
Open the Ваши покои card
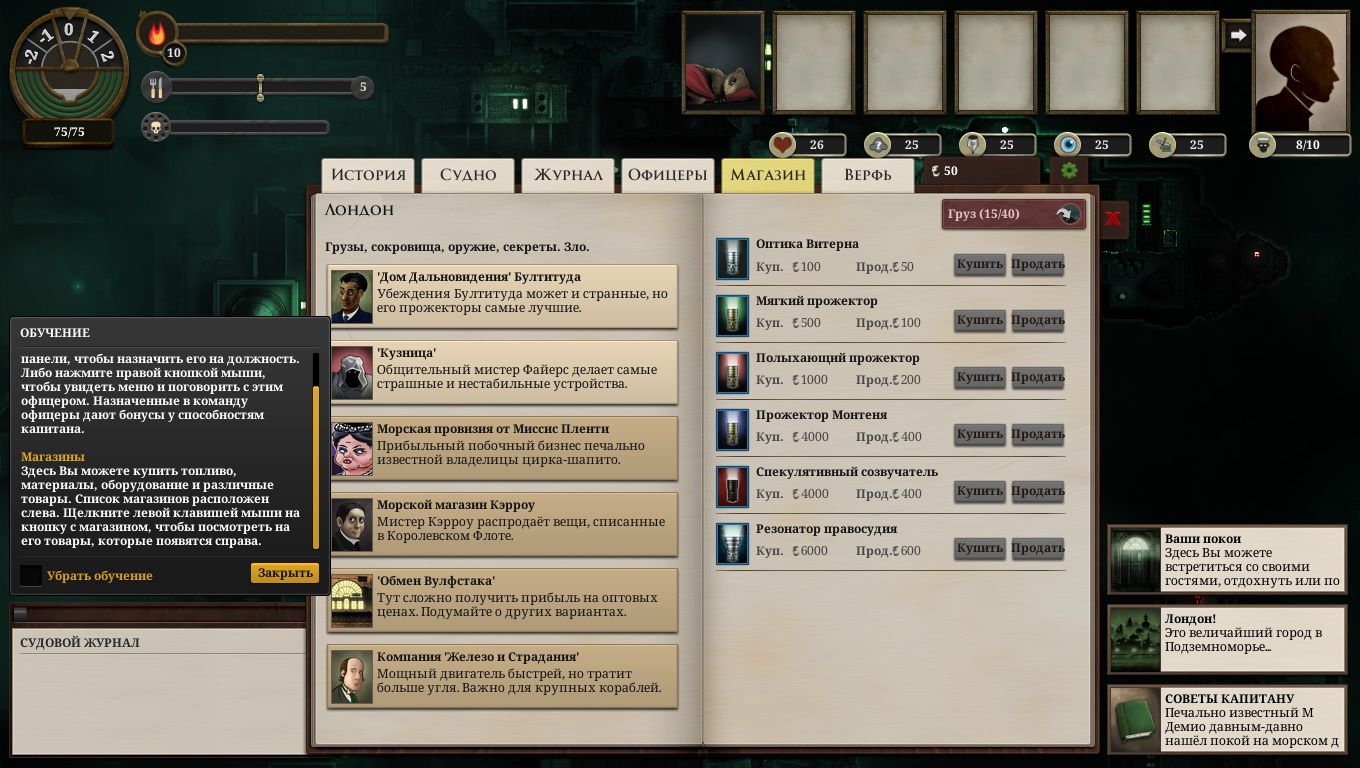[1227, 560]
